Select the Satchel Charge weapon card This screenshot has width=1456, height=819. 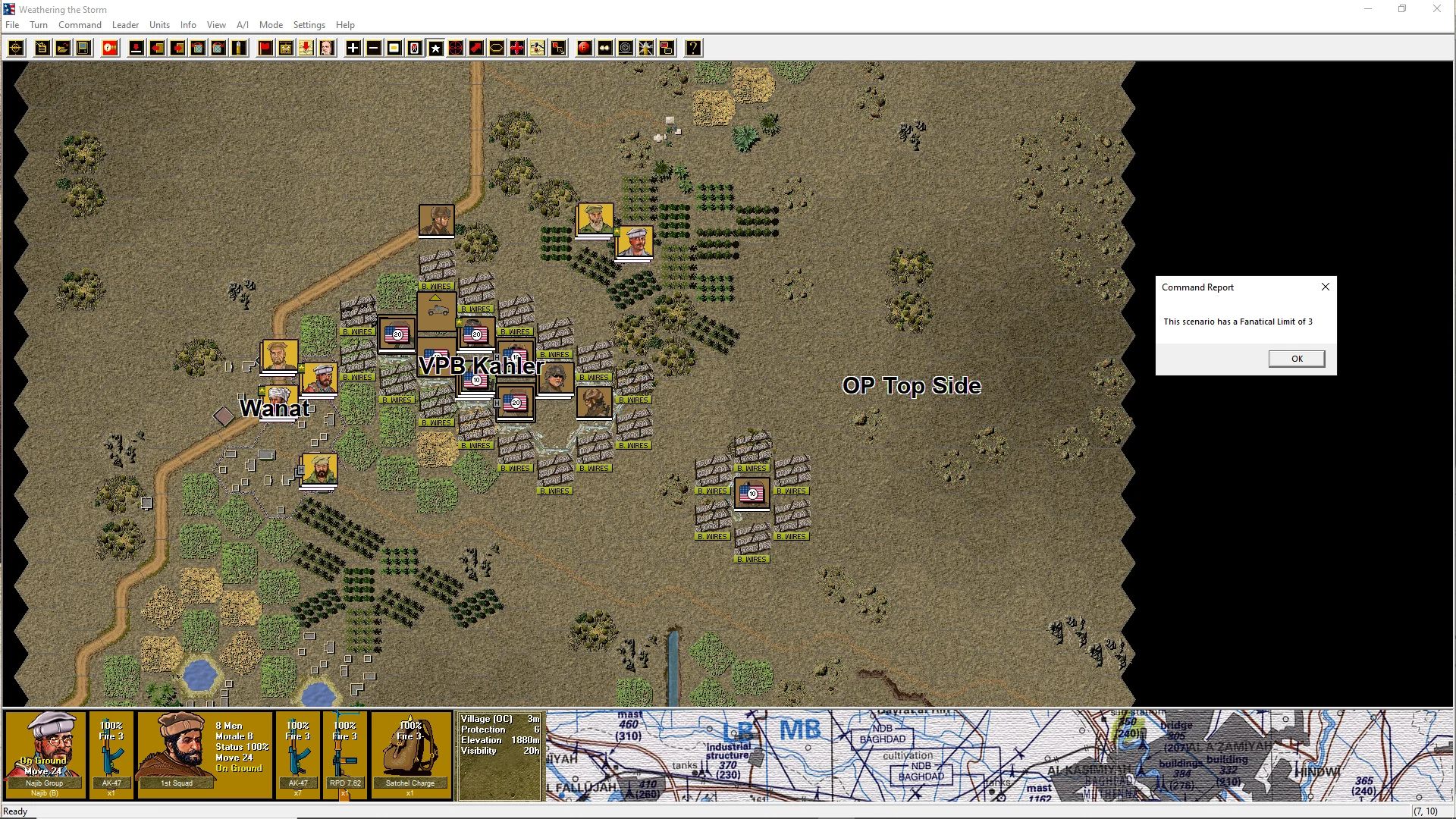coord(410,754)
